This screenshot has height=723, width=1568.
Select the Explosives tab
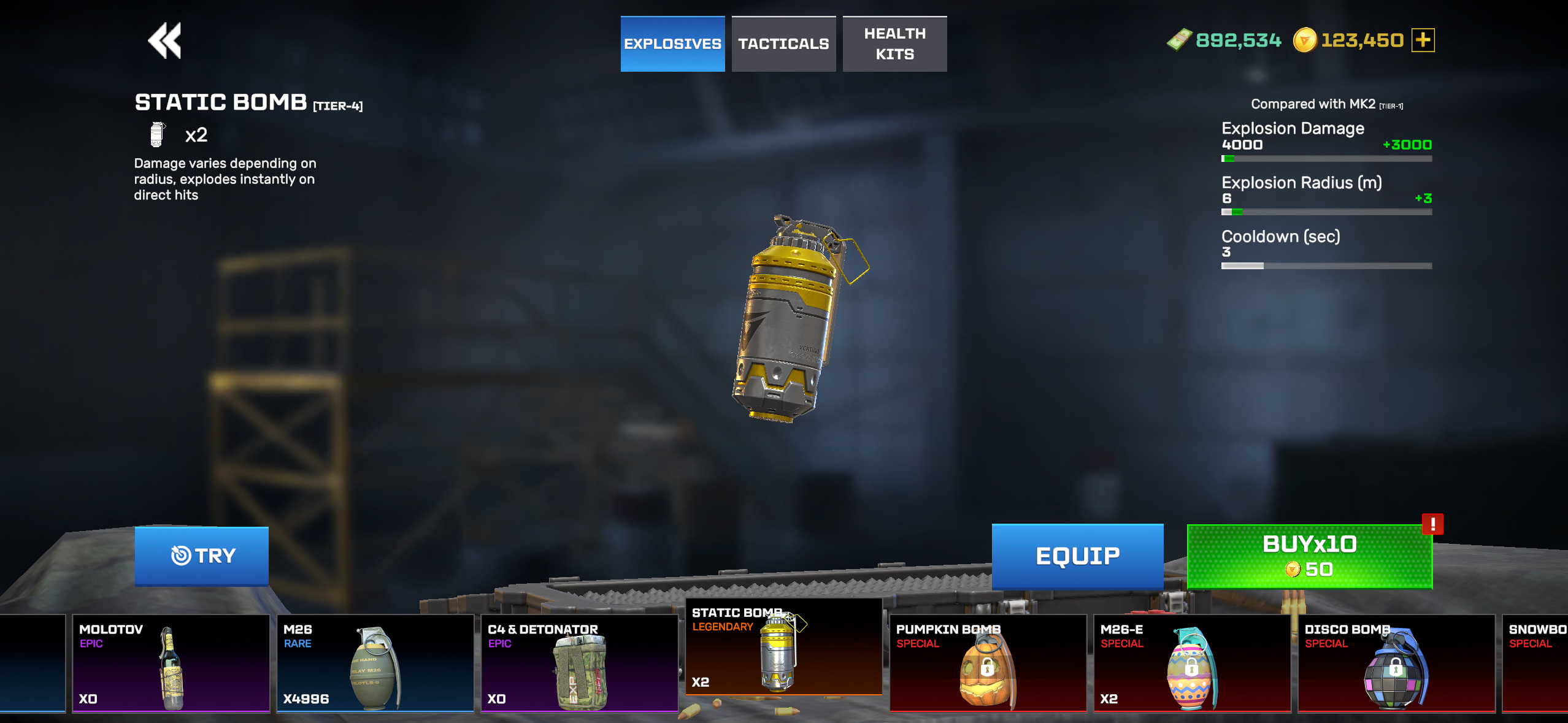[672, 44]
